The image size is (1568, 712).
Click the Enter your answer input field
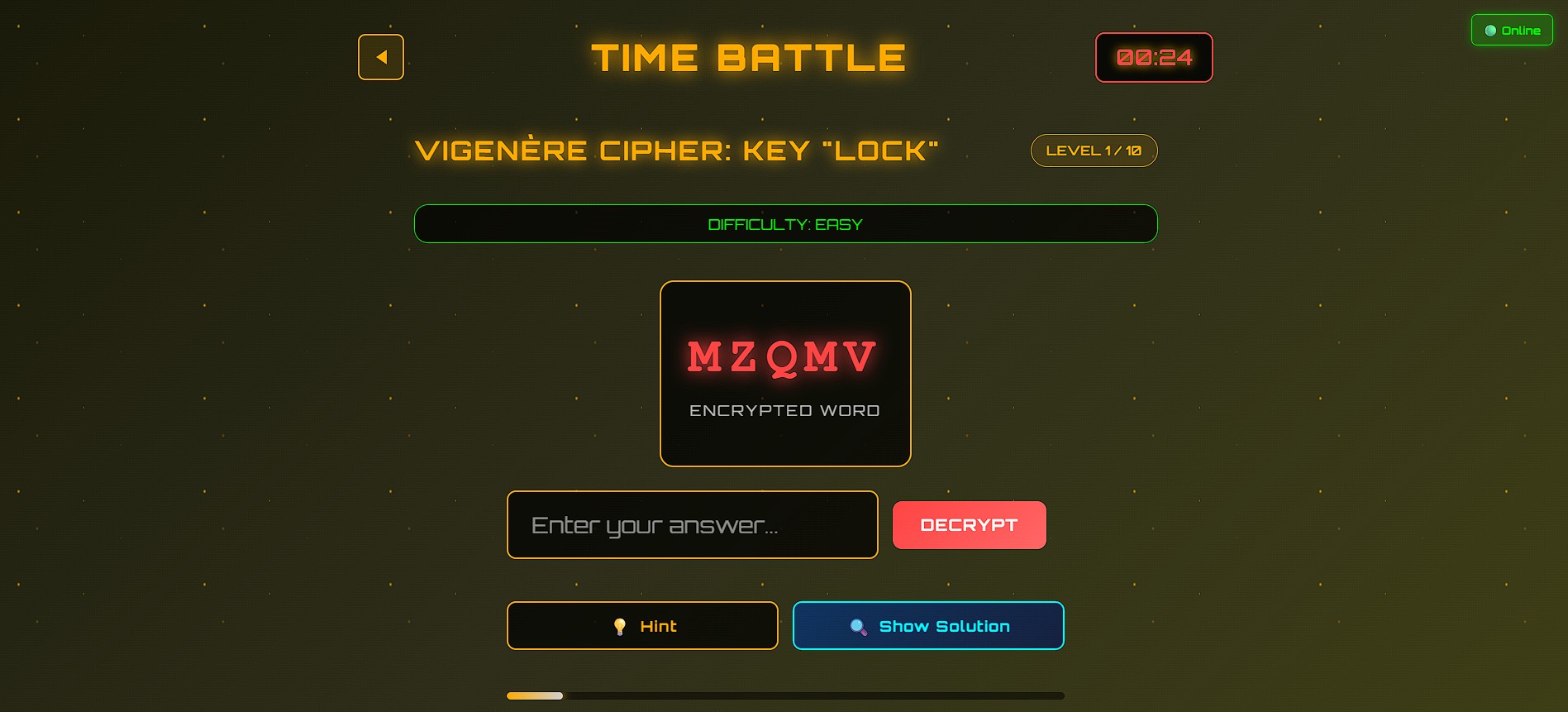(692, 524)
